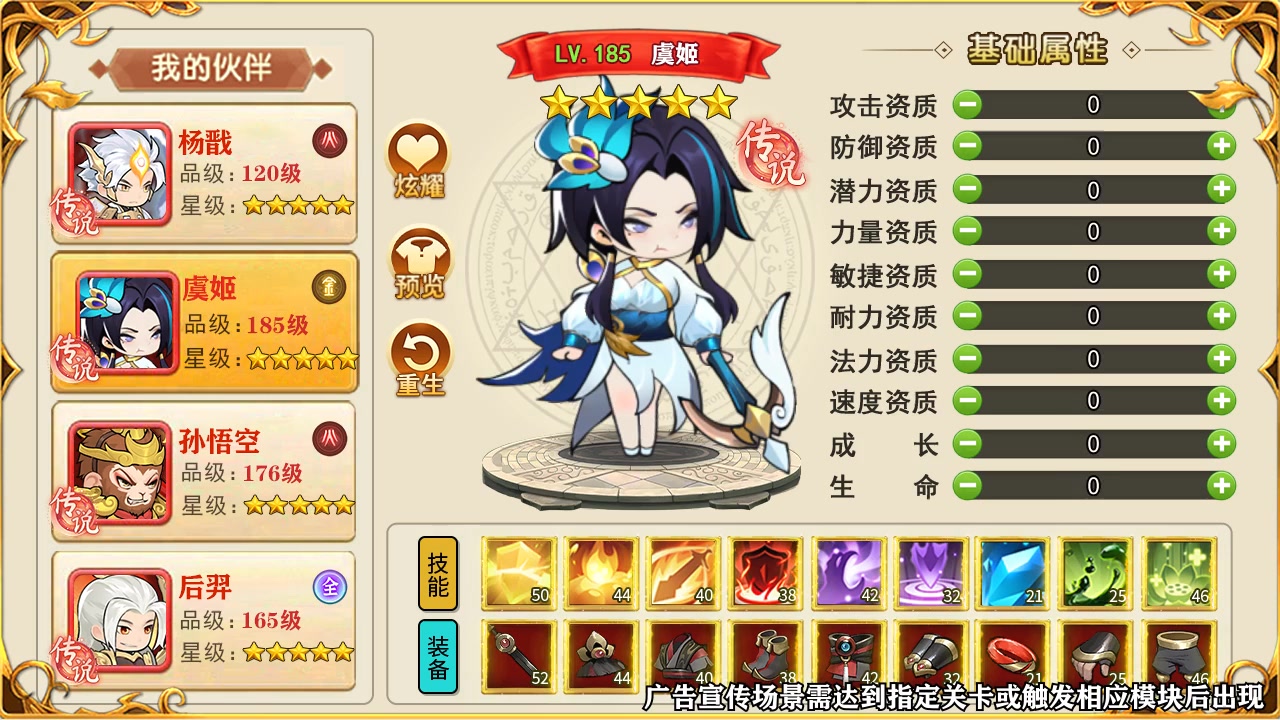Increase 生命 with the plus button

(x=1219, y=485)
